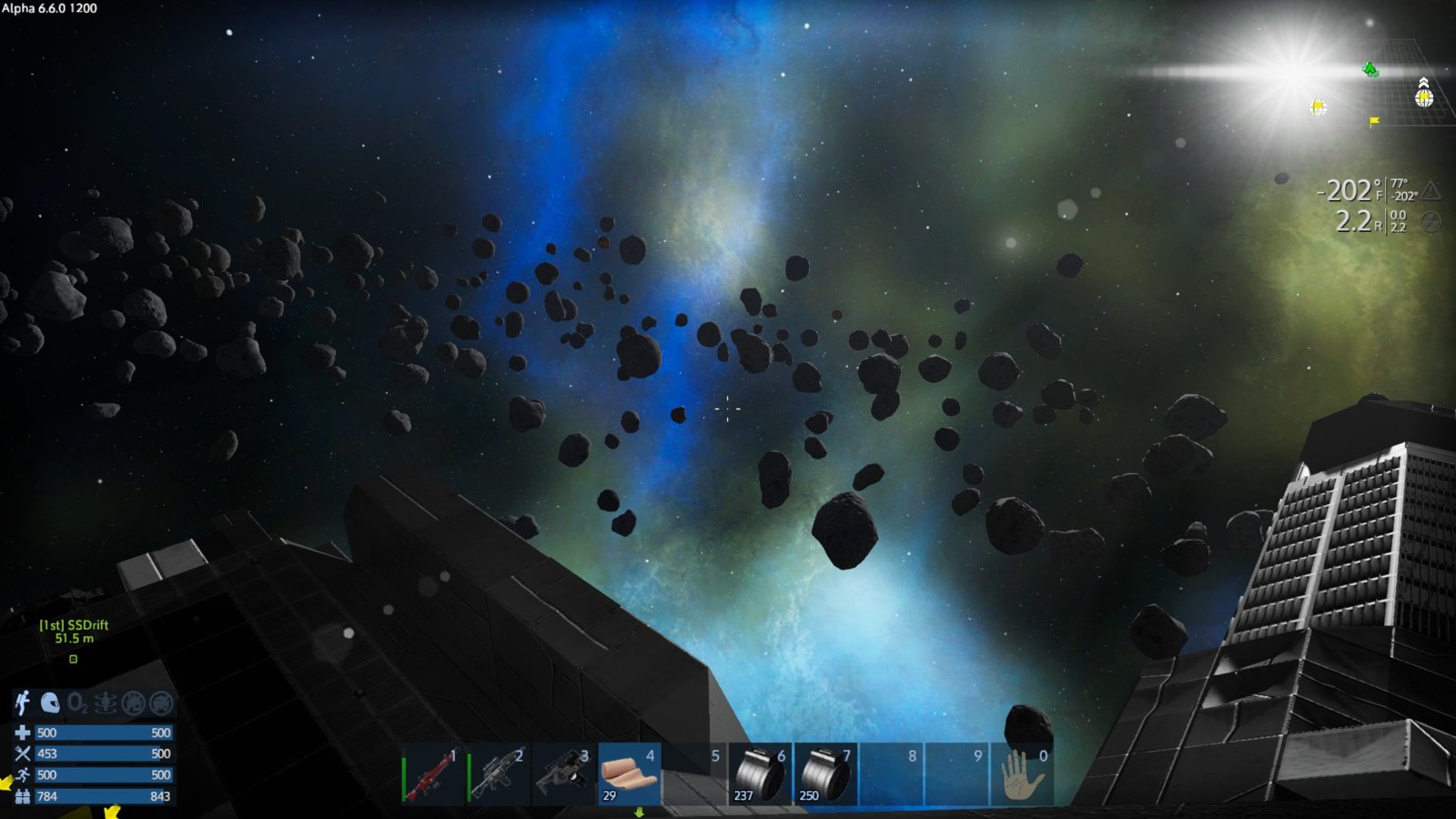Click the radiation indicator icon
1456x819 pixels.
pos(1431,222)
